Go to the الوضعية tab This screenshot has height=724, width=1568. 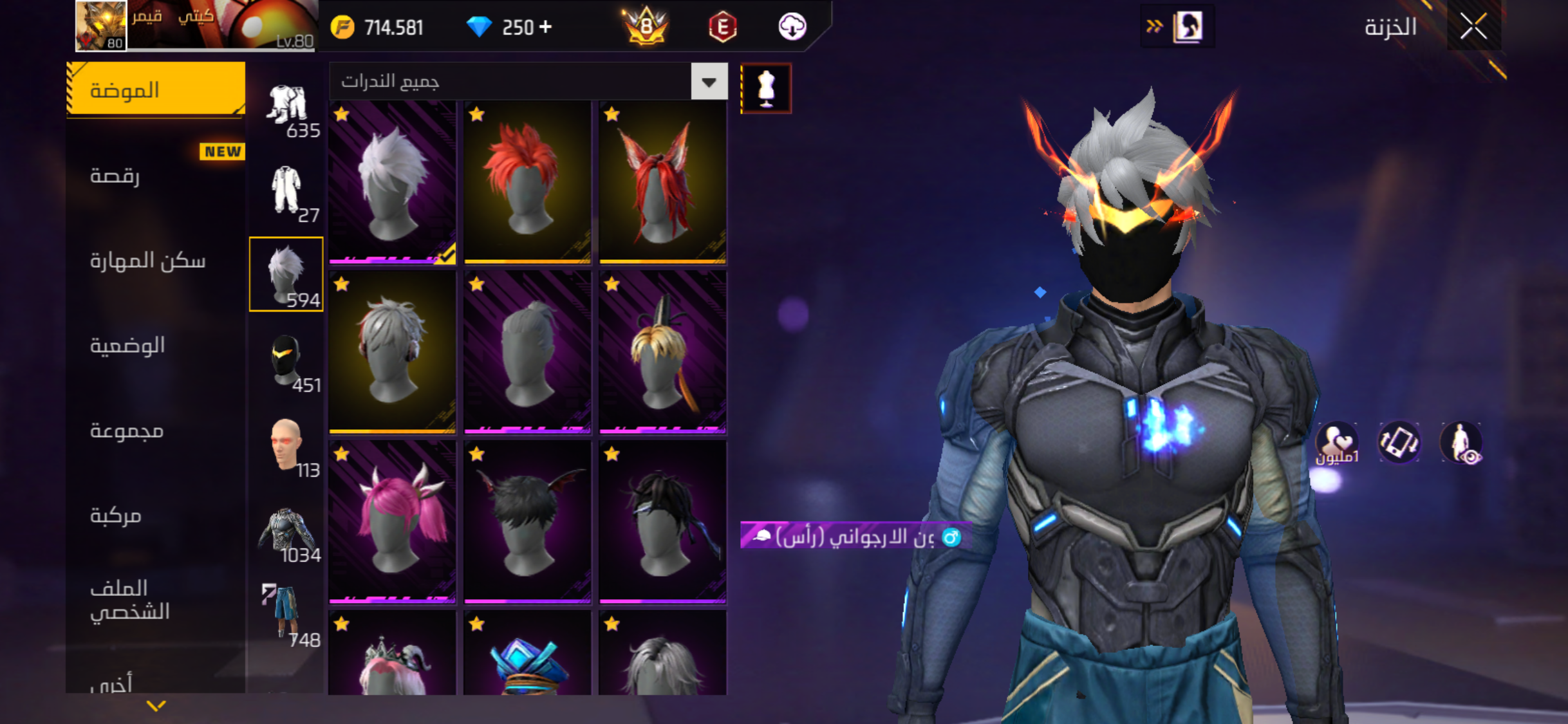(127, 346)
